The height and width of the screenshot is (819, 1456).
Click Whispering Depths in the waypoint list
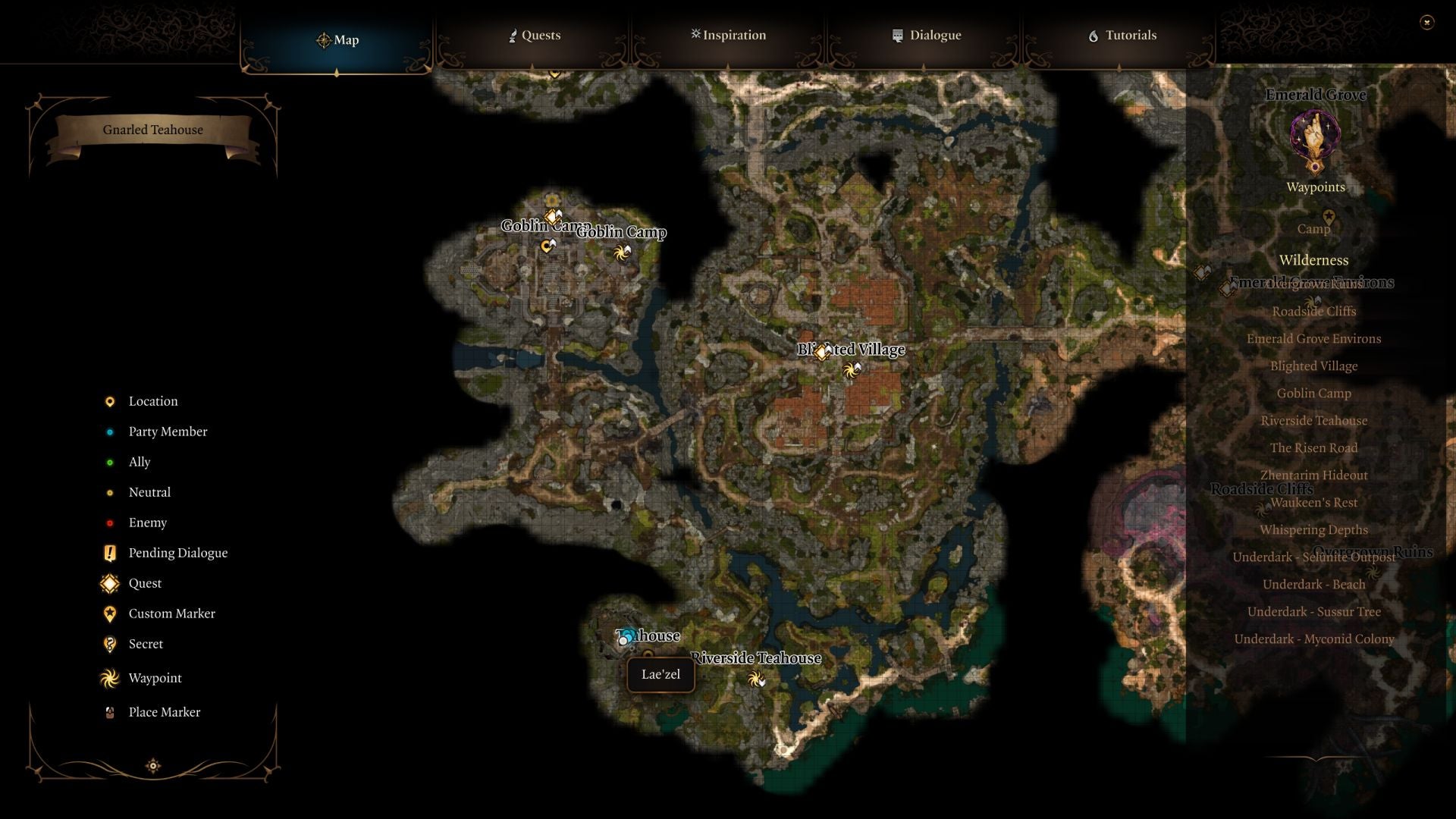[x=1313, y=529]
